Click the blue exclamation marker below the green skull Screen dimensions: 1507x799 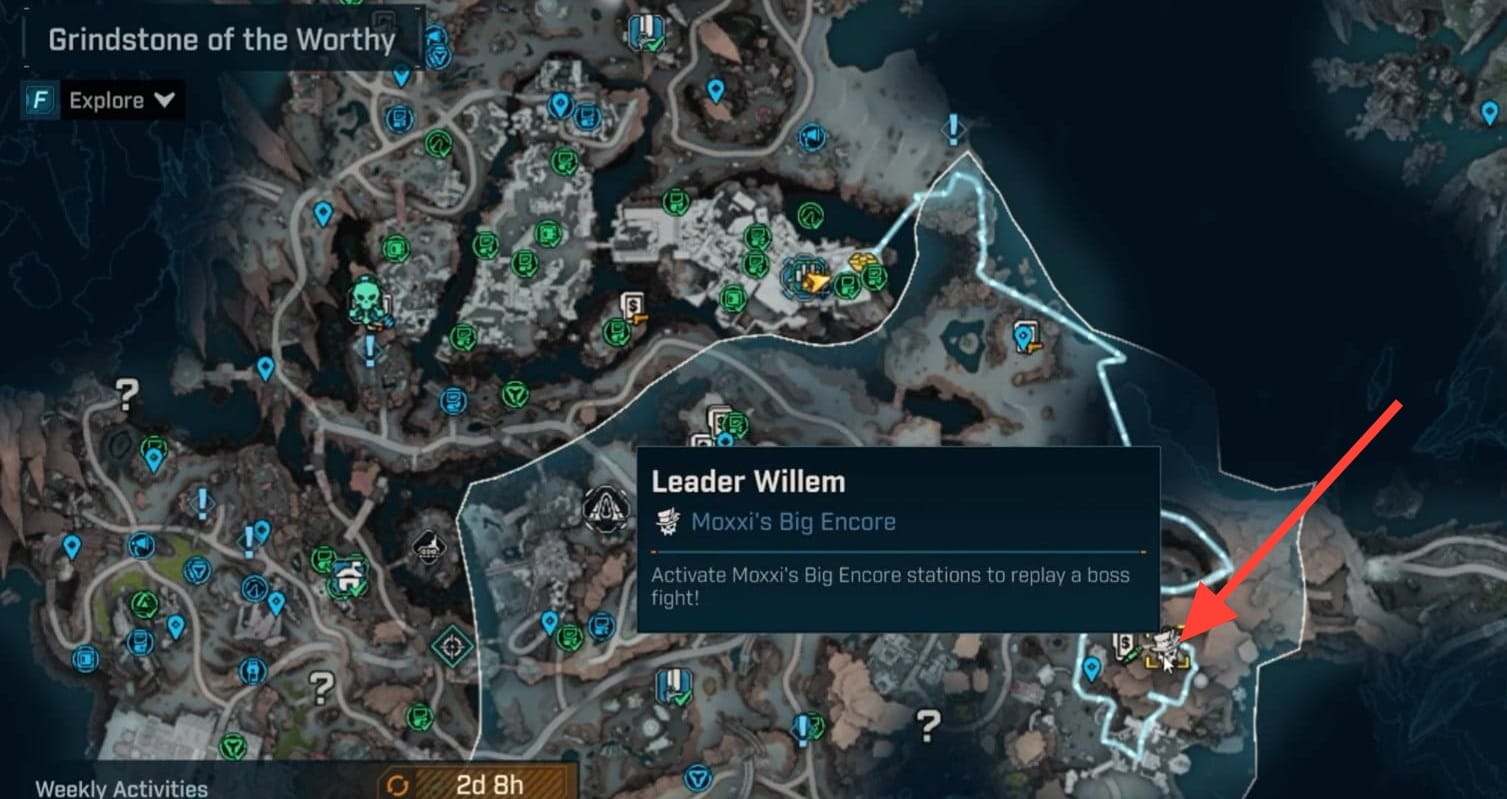click(x=370, y=350)
